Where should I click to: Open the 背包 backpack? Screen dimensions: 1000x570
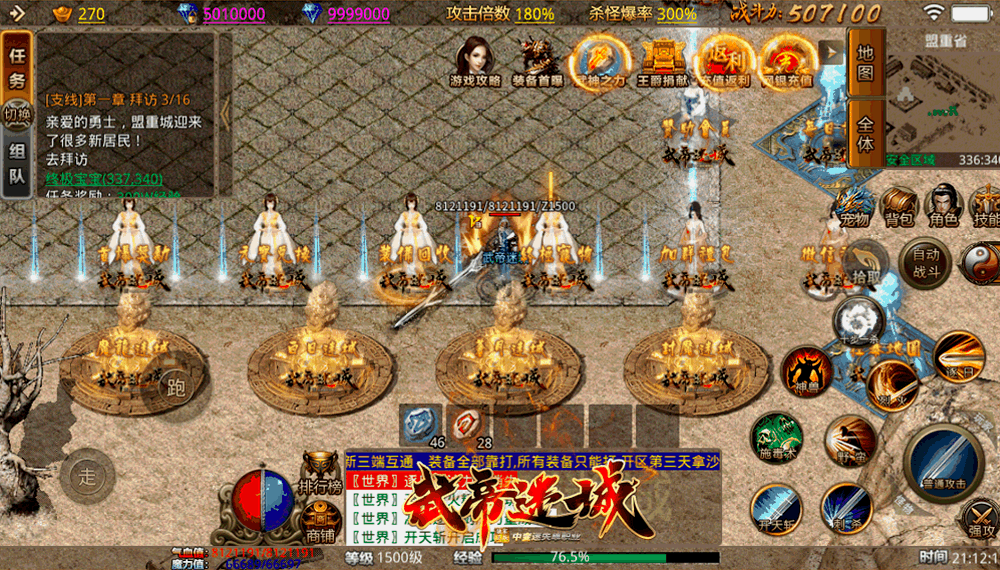pos(898,206)
